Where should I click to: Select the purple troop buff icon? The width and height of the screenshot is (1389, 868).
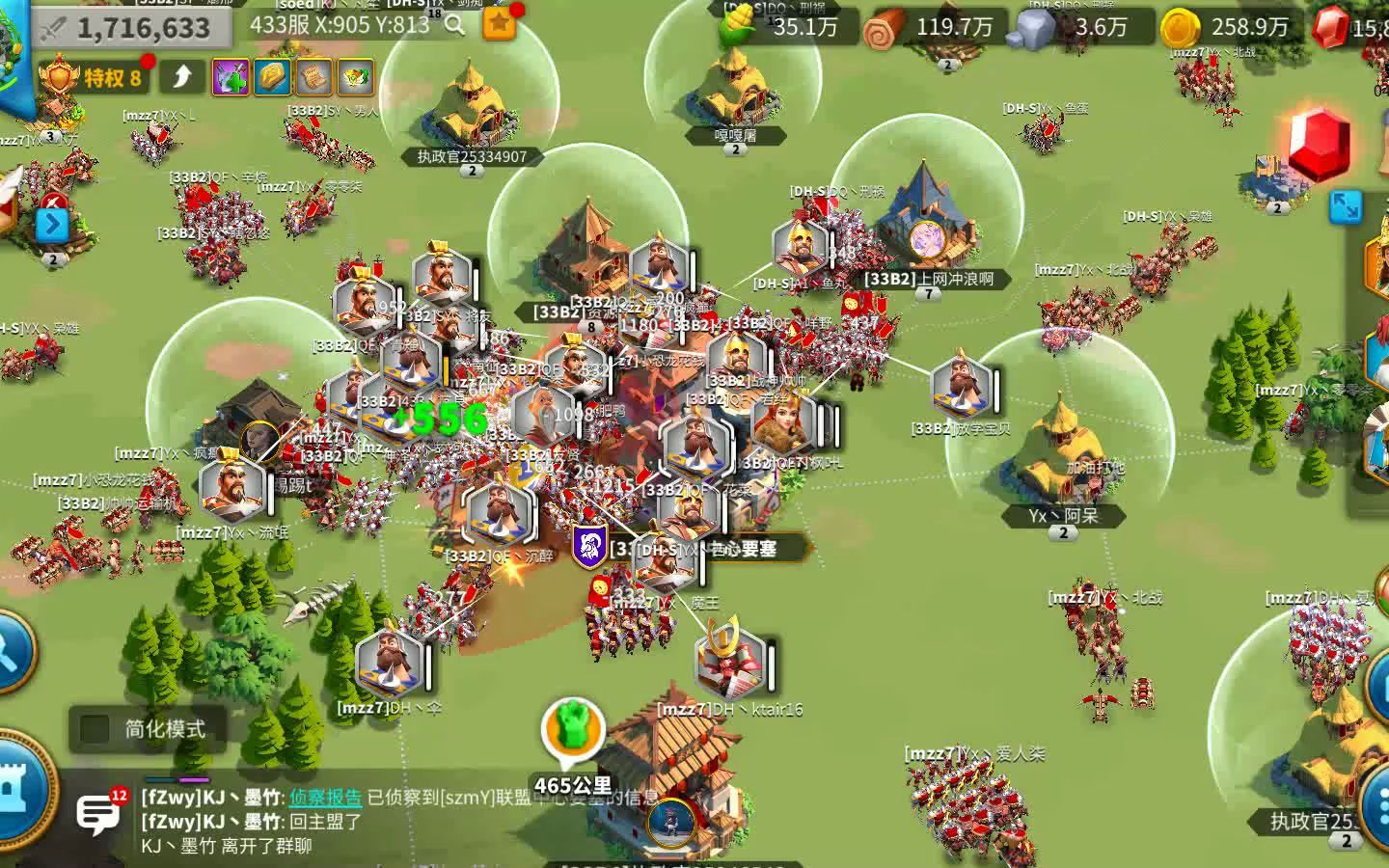tap(231, 77)
